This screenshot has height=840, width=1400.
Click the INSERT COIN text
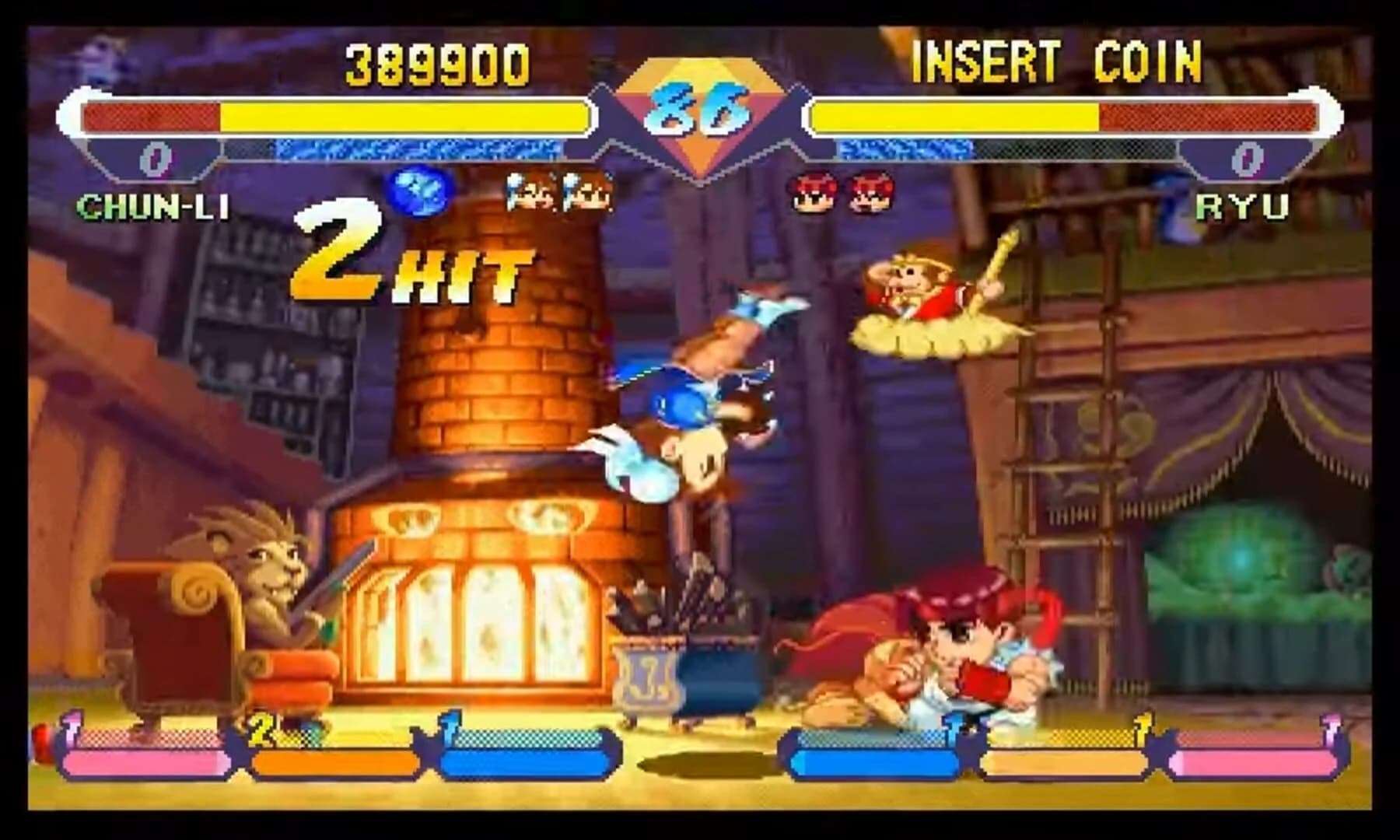click(1058, 61)
